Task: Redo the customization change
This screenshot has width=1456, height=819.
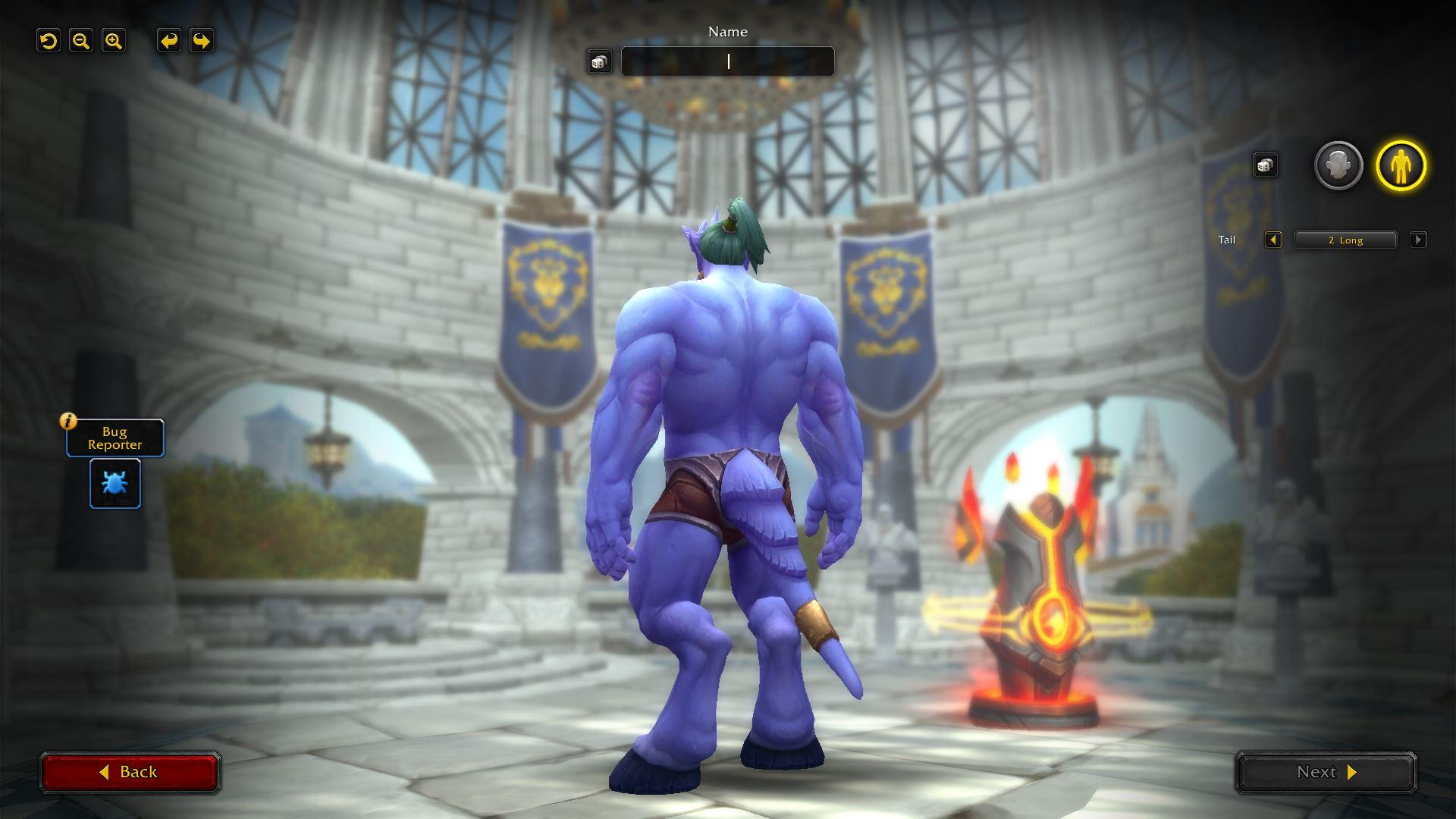Action: [201, 41]
